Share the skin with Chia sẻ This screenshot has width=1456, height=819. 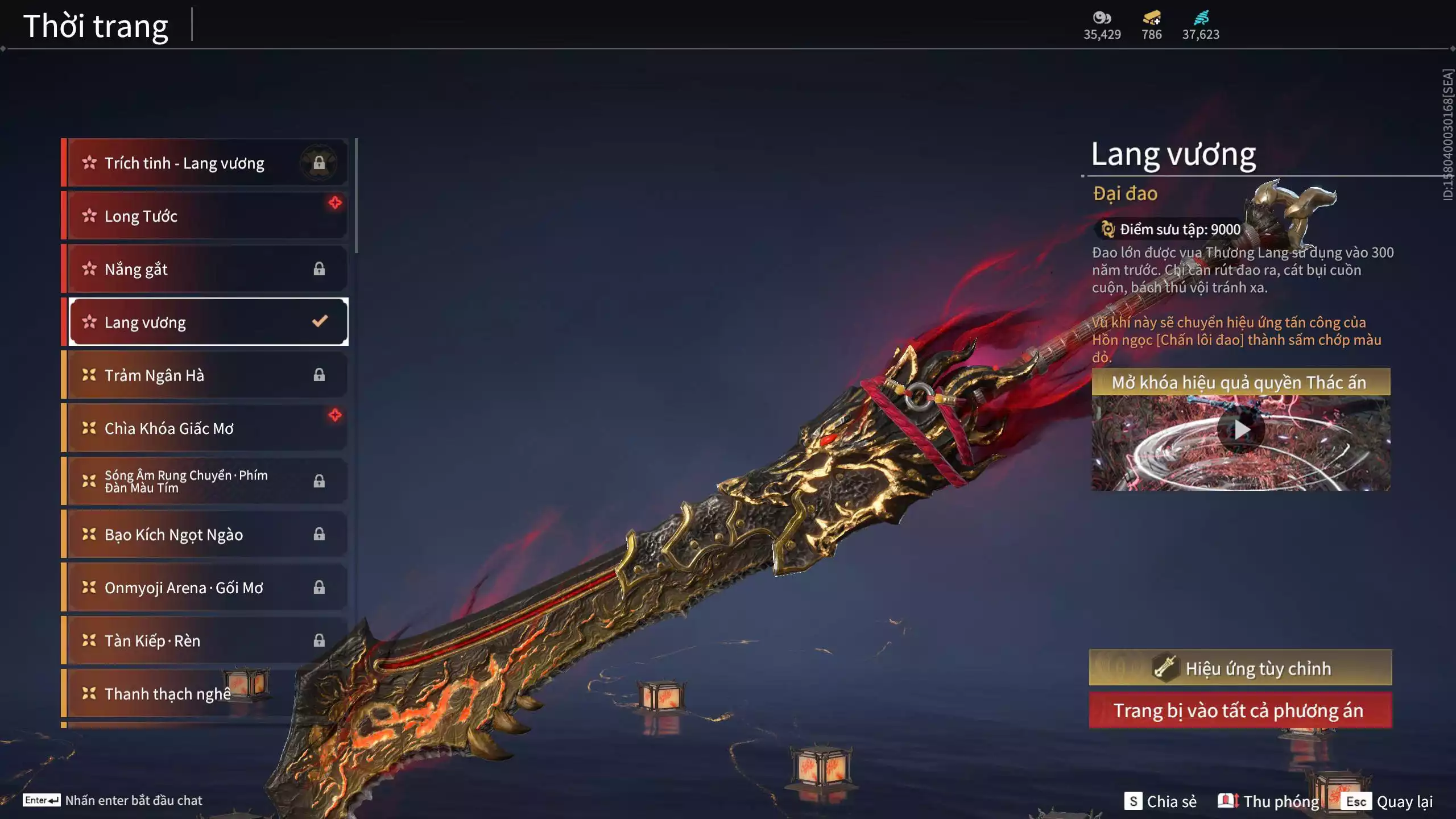point(1161,801)
